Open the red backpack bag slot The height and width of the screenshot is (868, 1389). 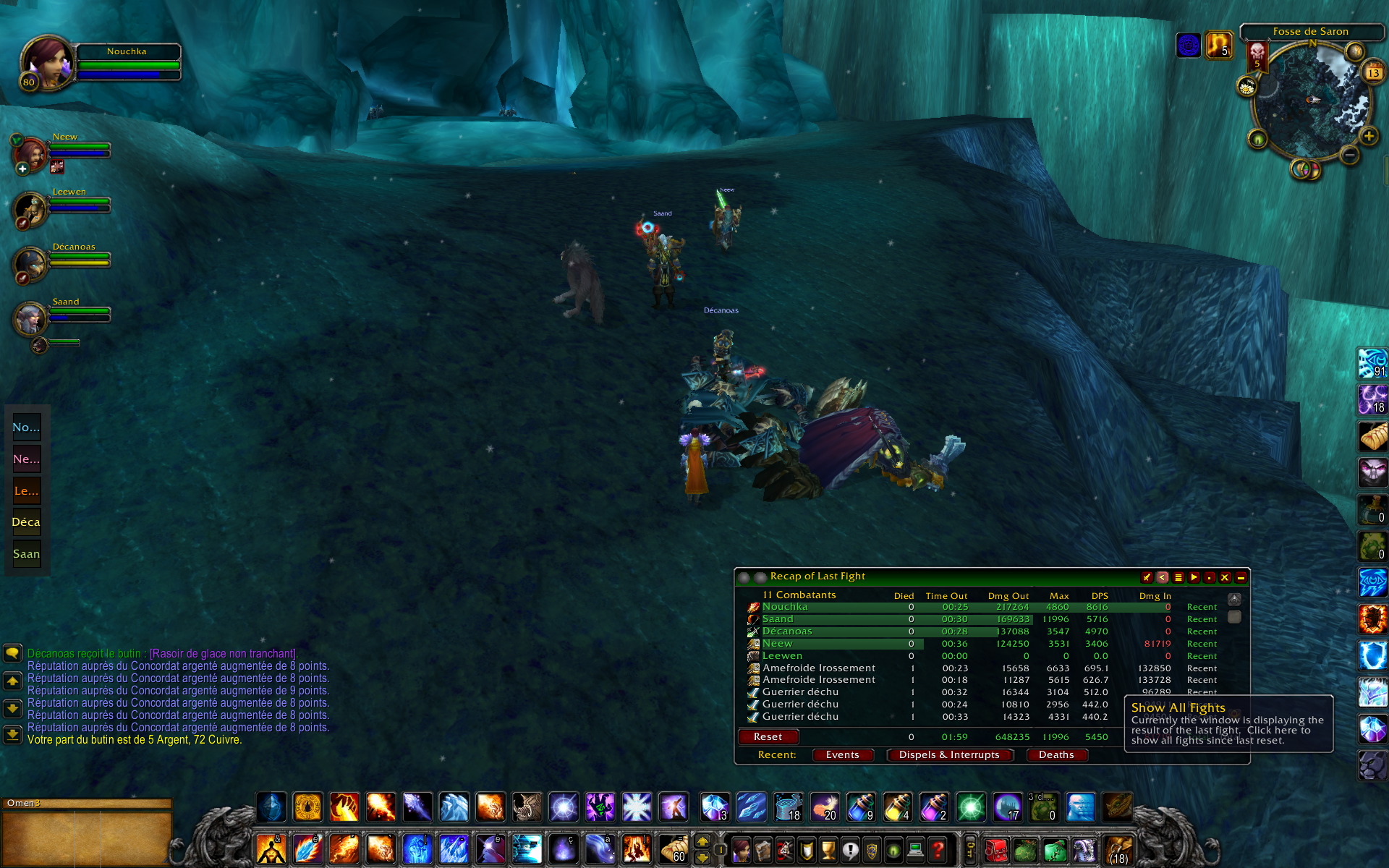995,849
